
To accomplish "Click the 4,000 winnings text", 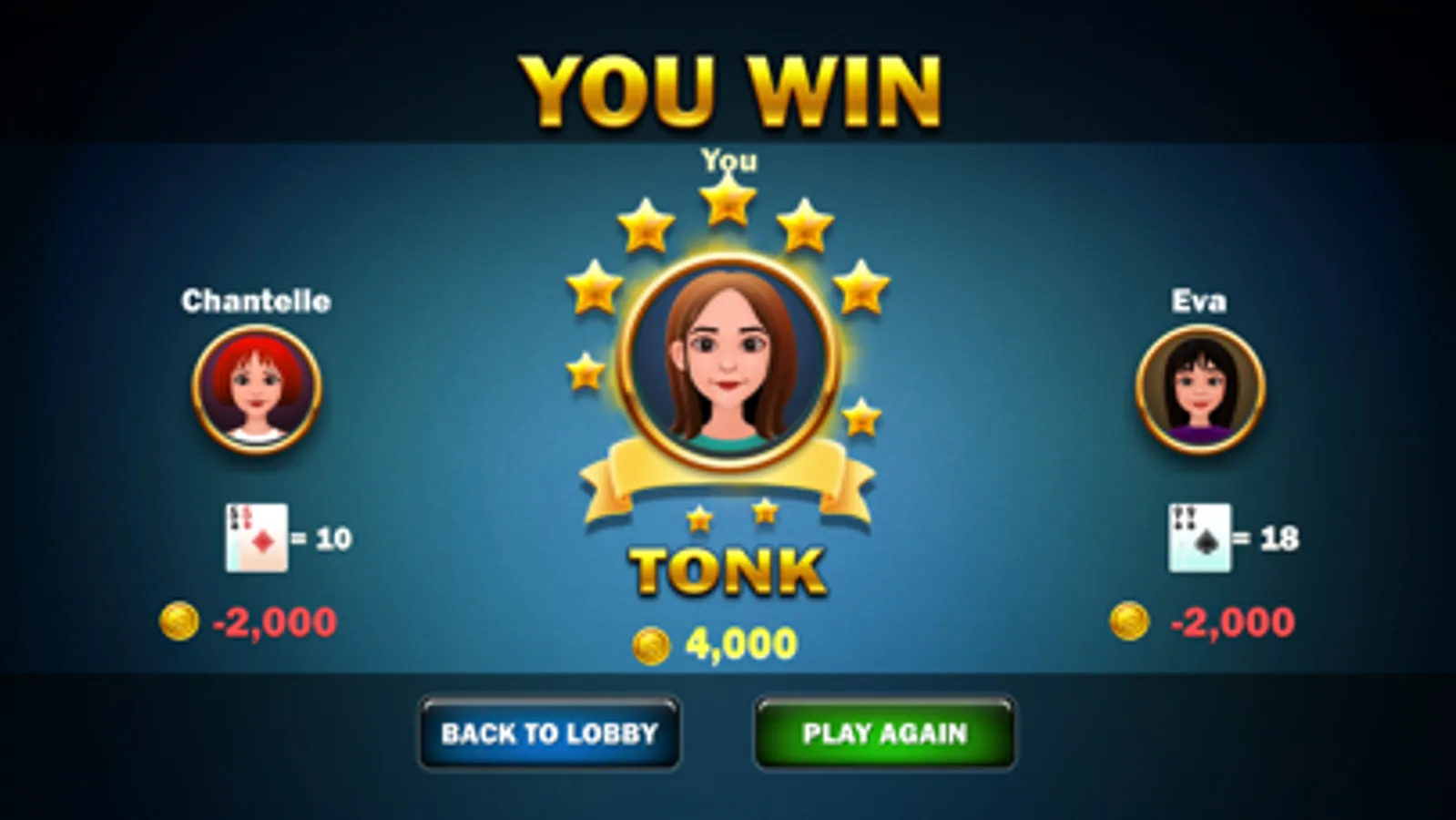I will tap(739, 642).
